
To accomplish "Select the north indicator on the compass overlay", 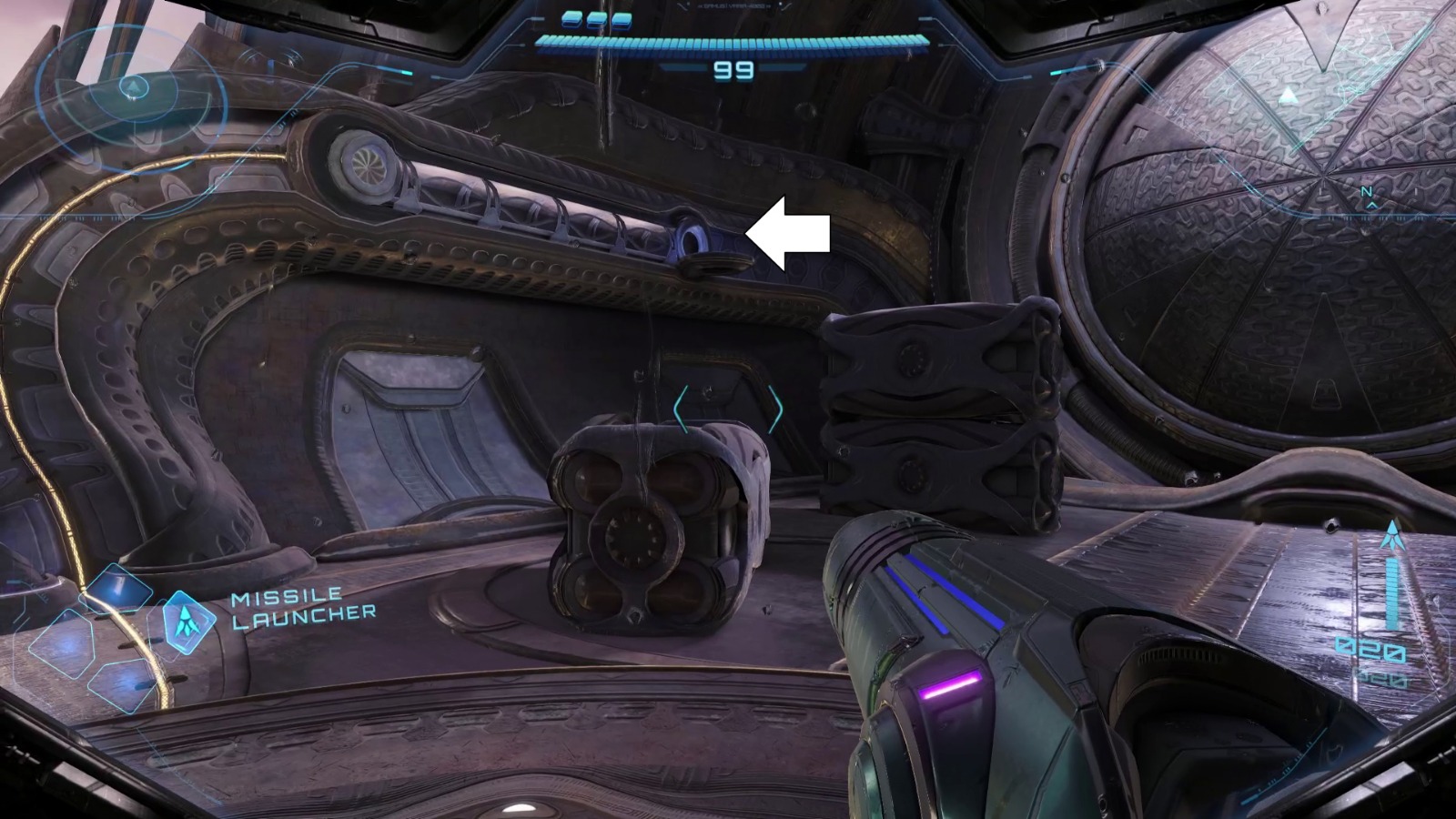I will click(x=1368, y=191).
